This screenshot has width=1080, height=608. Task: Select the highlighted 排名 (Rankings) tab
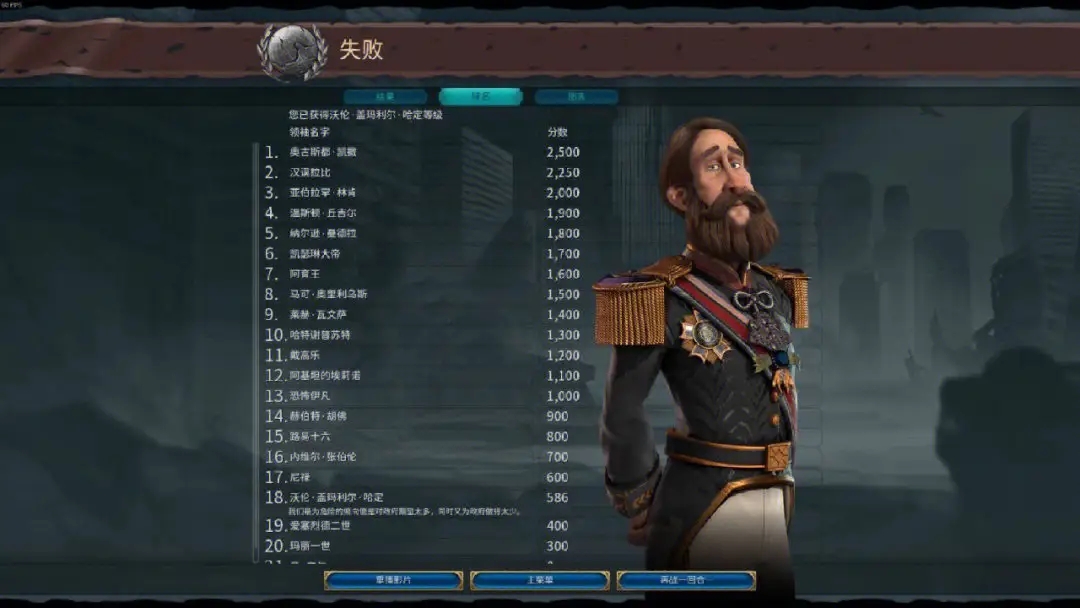[x=480, y=97]
